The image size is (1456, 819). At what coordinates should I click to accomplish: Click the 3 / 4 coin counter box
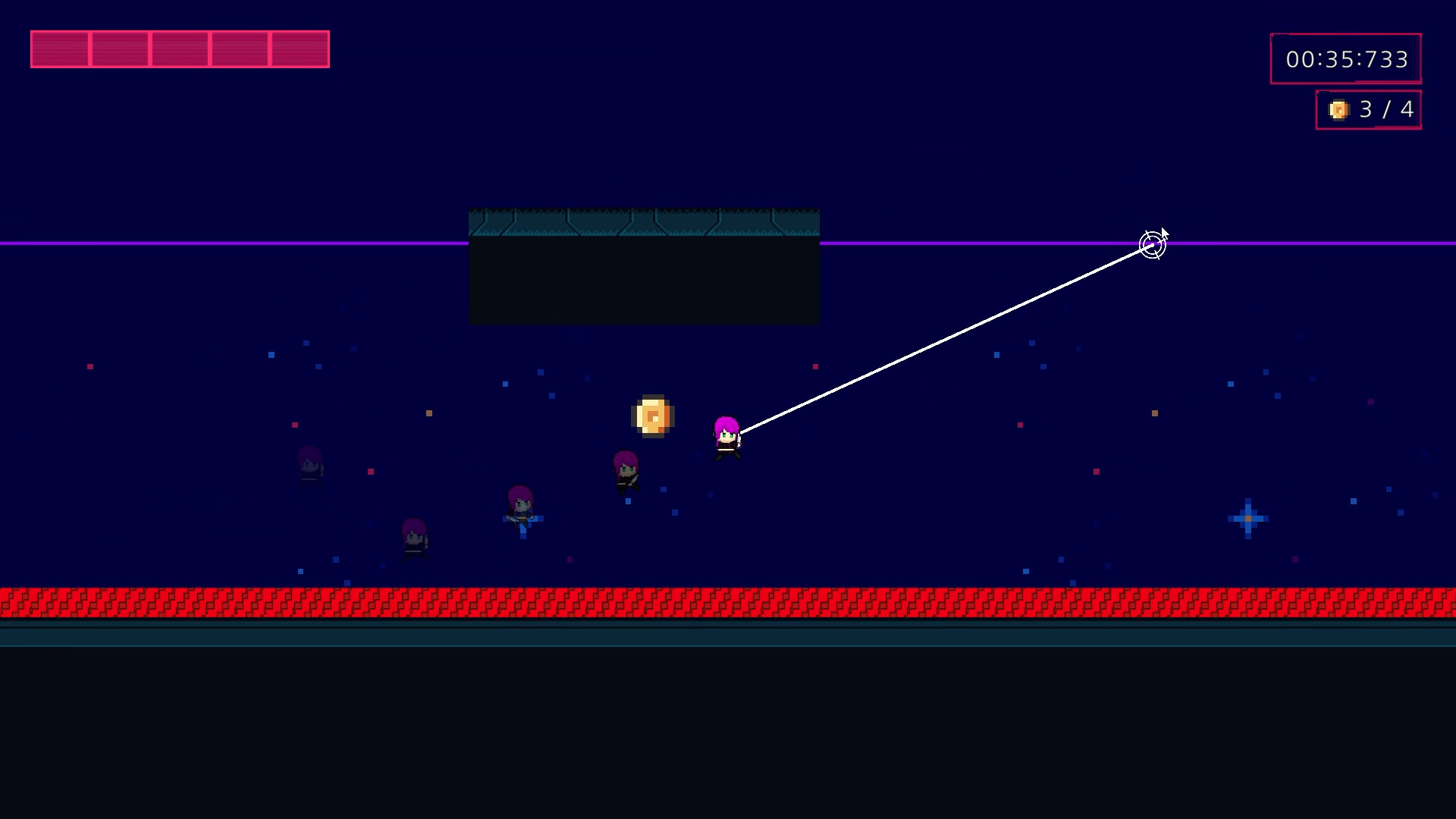[1369, 110]
